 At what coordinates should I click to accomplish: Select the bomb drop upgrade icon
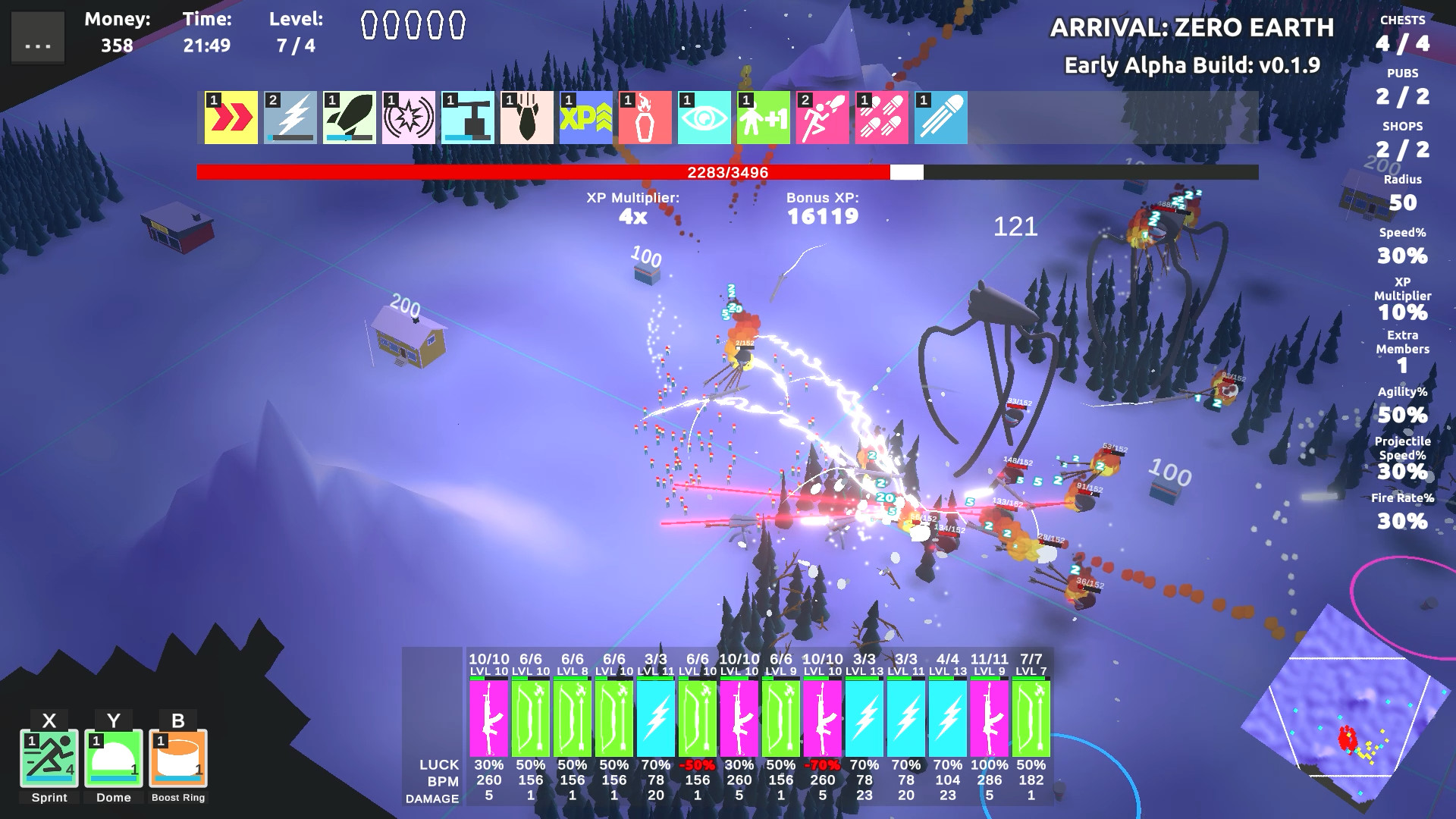528,118
